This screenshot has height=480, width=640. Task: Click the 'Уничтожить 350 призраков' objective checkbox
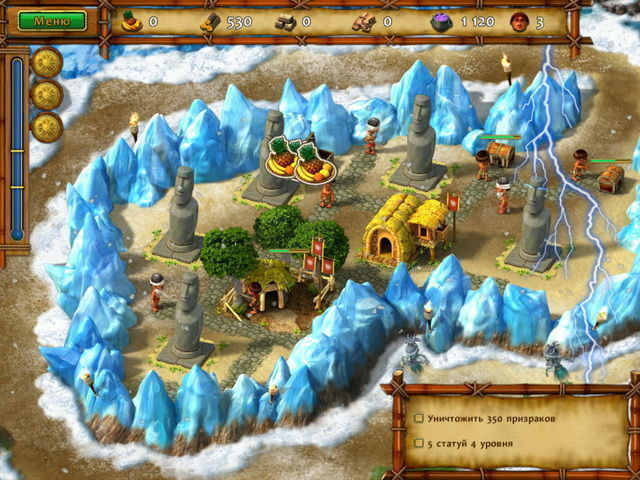(421, 416)
